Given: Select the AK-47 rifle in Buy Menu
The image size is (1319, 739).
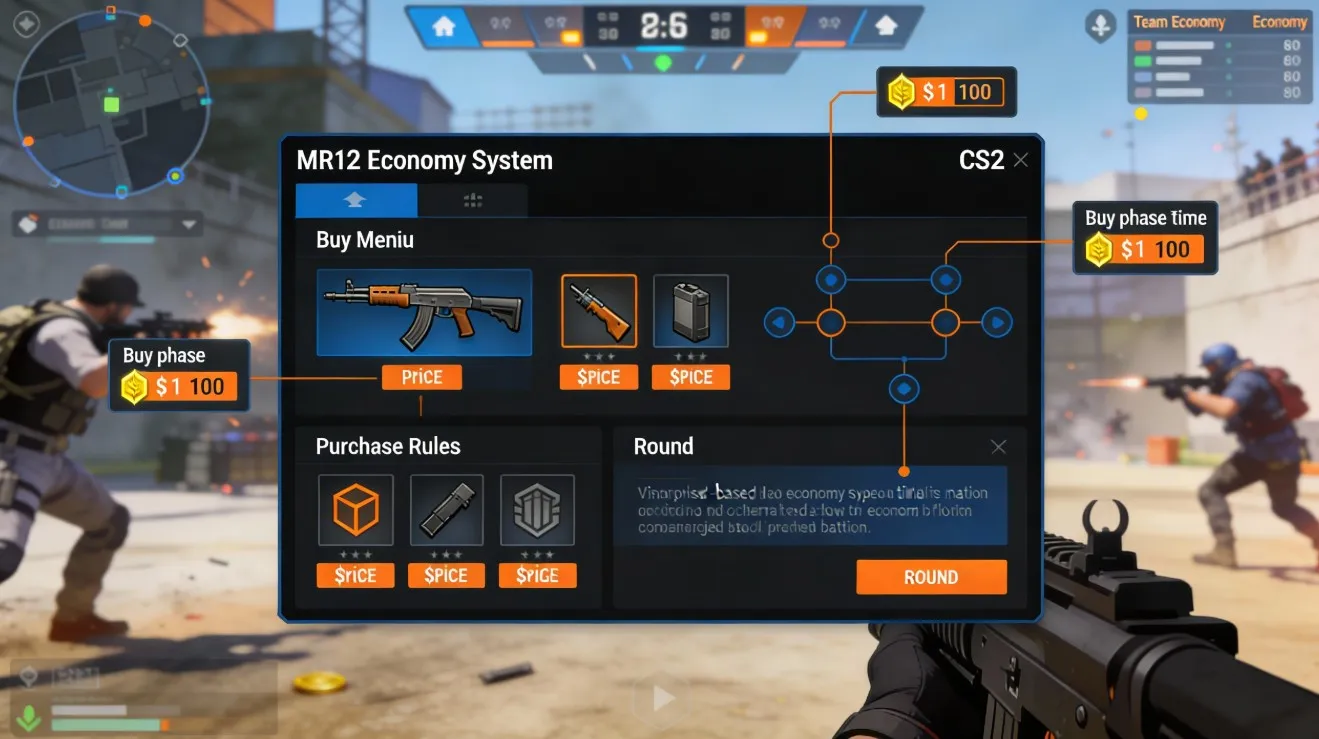Looking at the screenshot, I should [x=424, y=312].
